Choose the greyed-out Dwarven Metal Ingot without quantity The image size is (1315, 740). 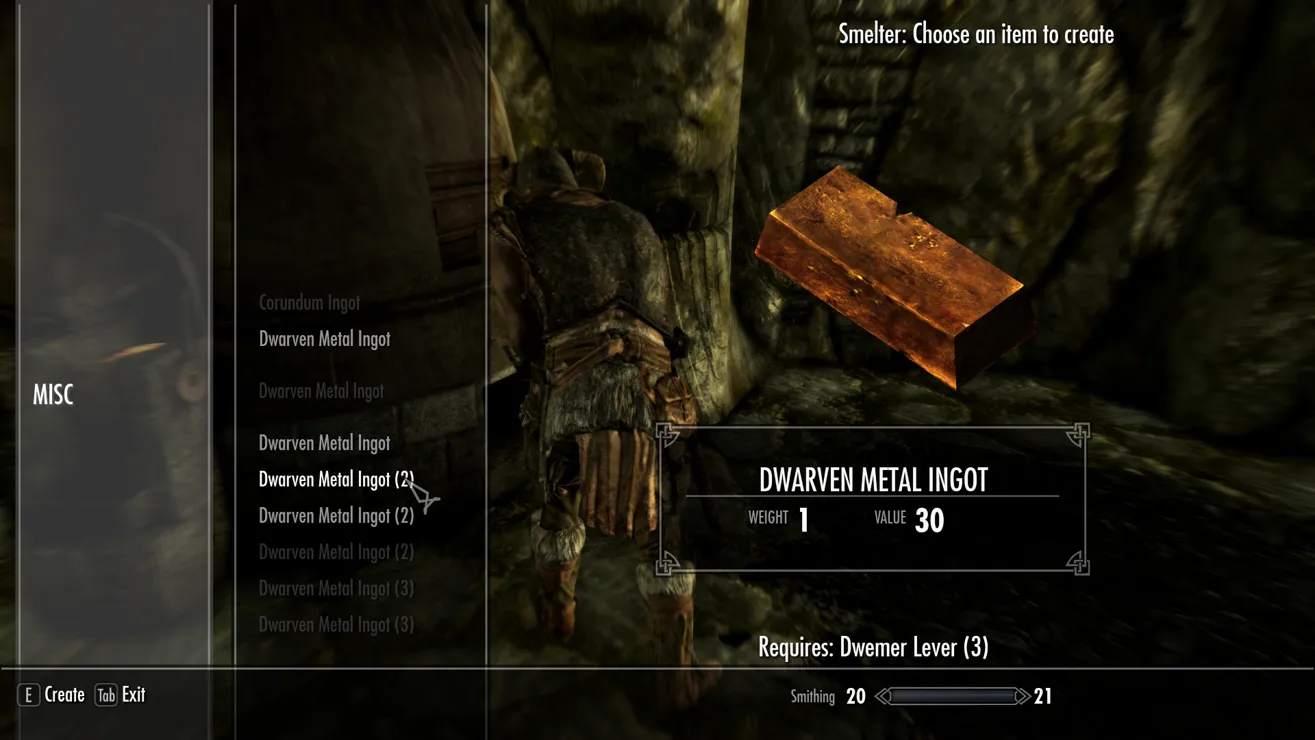click(320, 391)
